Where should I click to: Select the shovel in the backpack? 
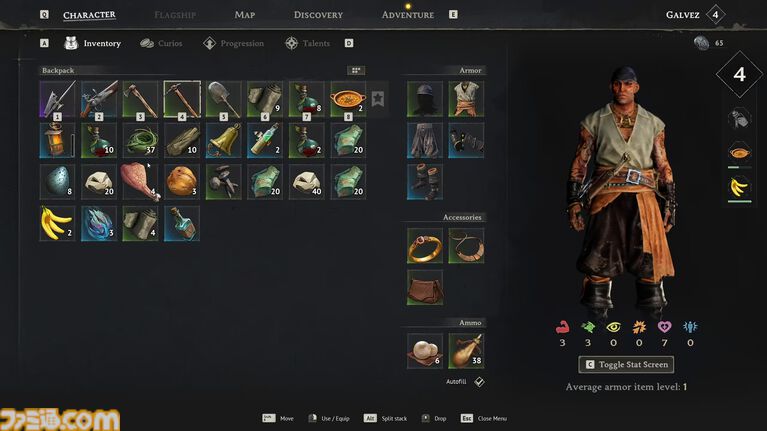click(224, 99)
